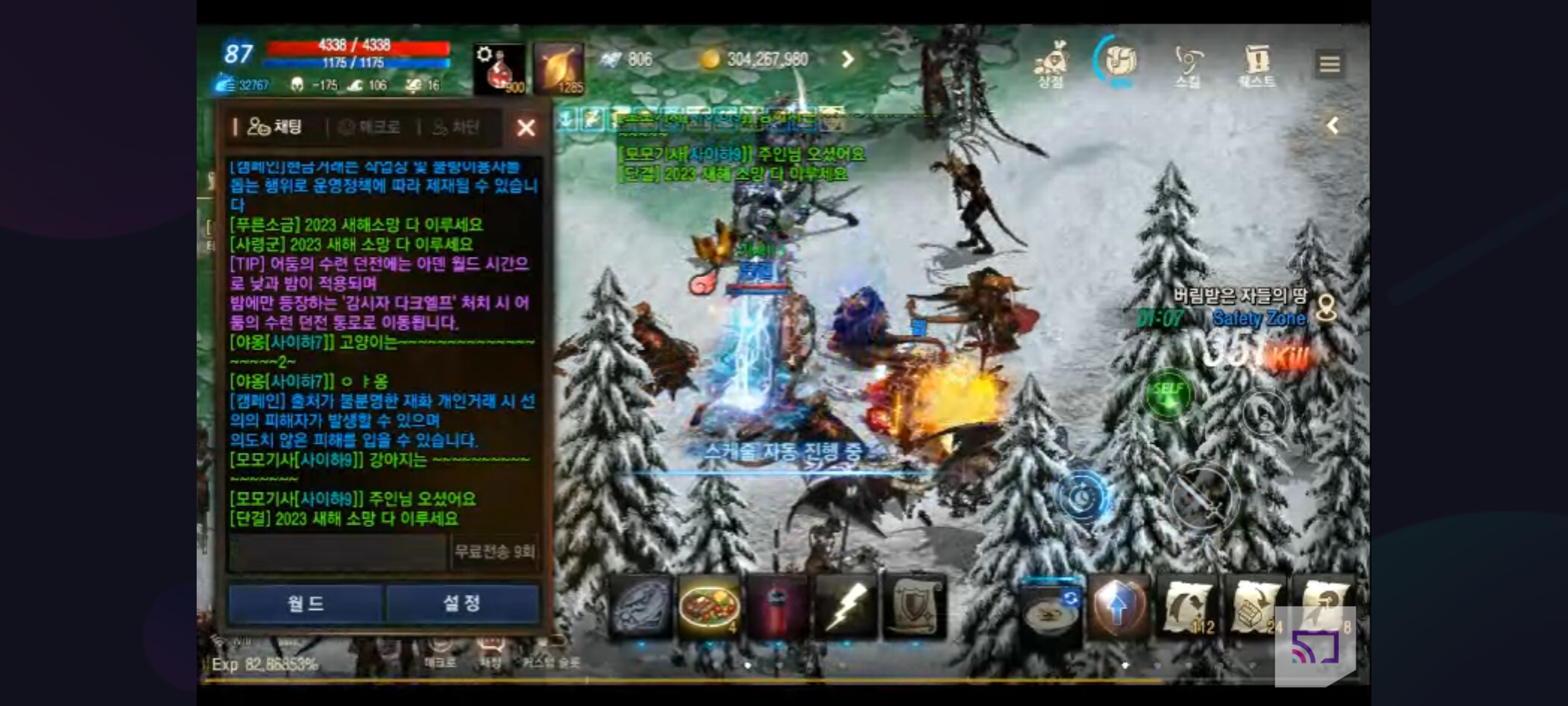Open the 상점 (shop) icon
Viewport: 1568px width, 706px height.
coord(1051,62)
